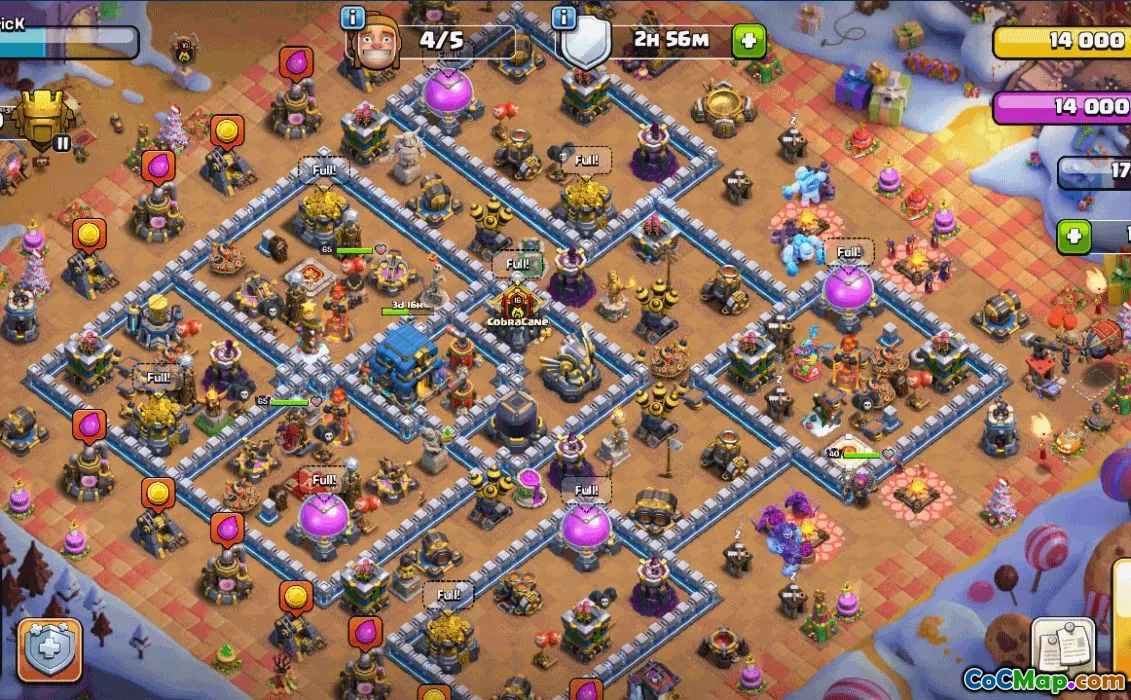The height and width of the screenshot is (700, 1131).
Task: Select the CobraCane clan castle label
Action: tap(517, 322)
